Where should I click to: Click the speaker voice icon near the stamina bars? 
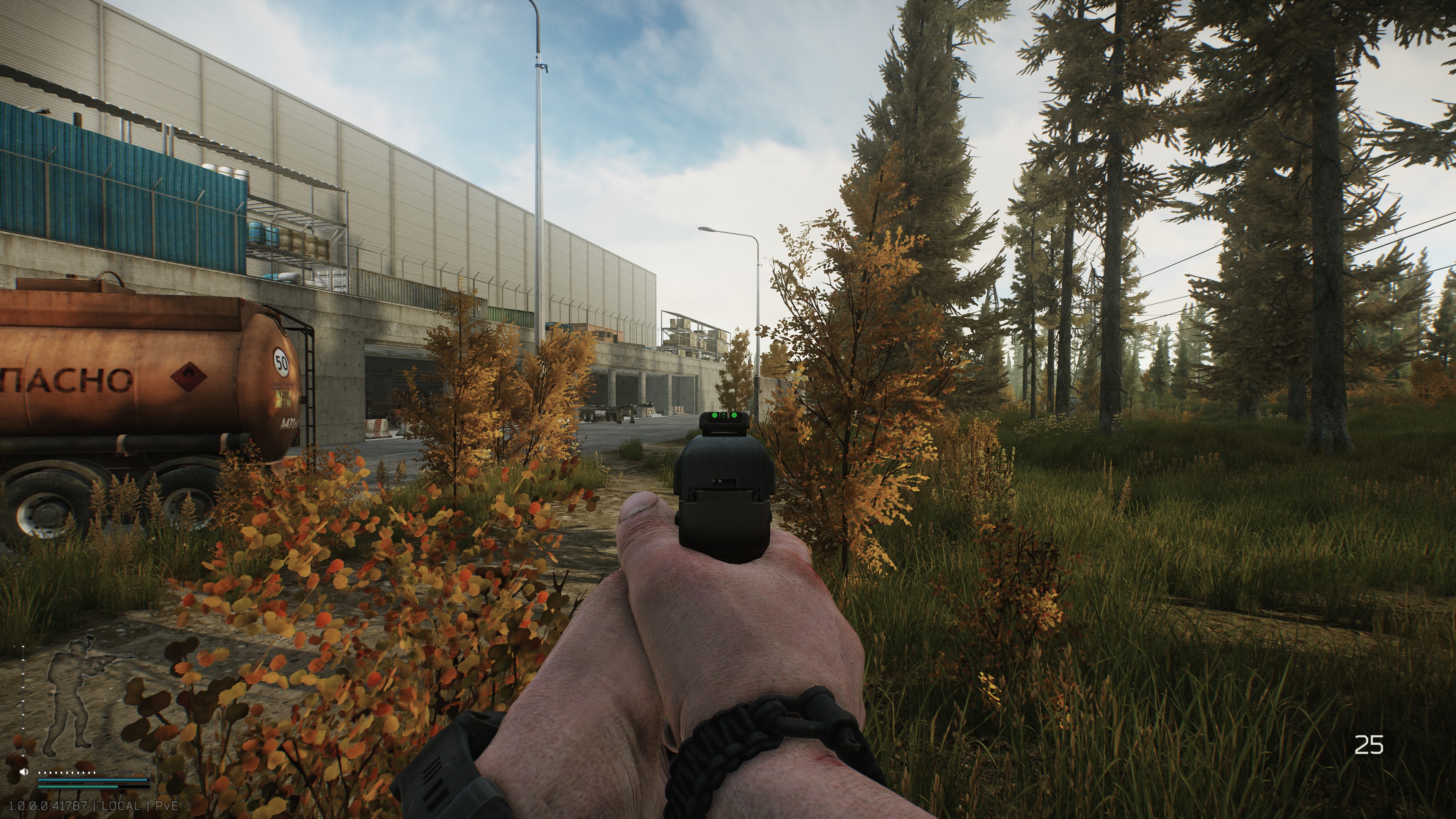click(x=24, y=772)
